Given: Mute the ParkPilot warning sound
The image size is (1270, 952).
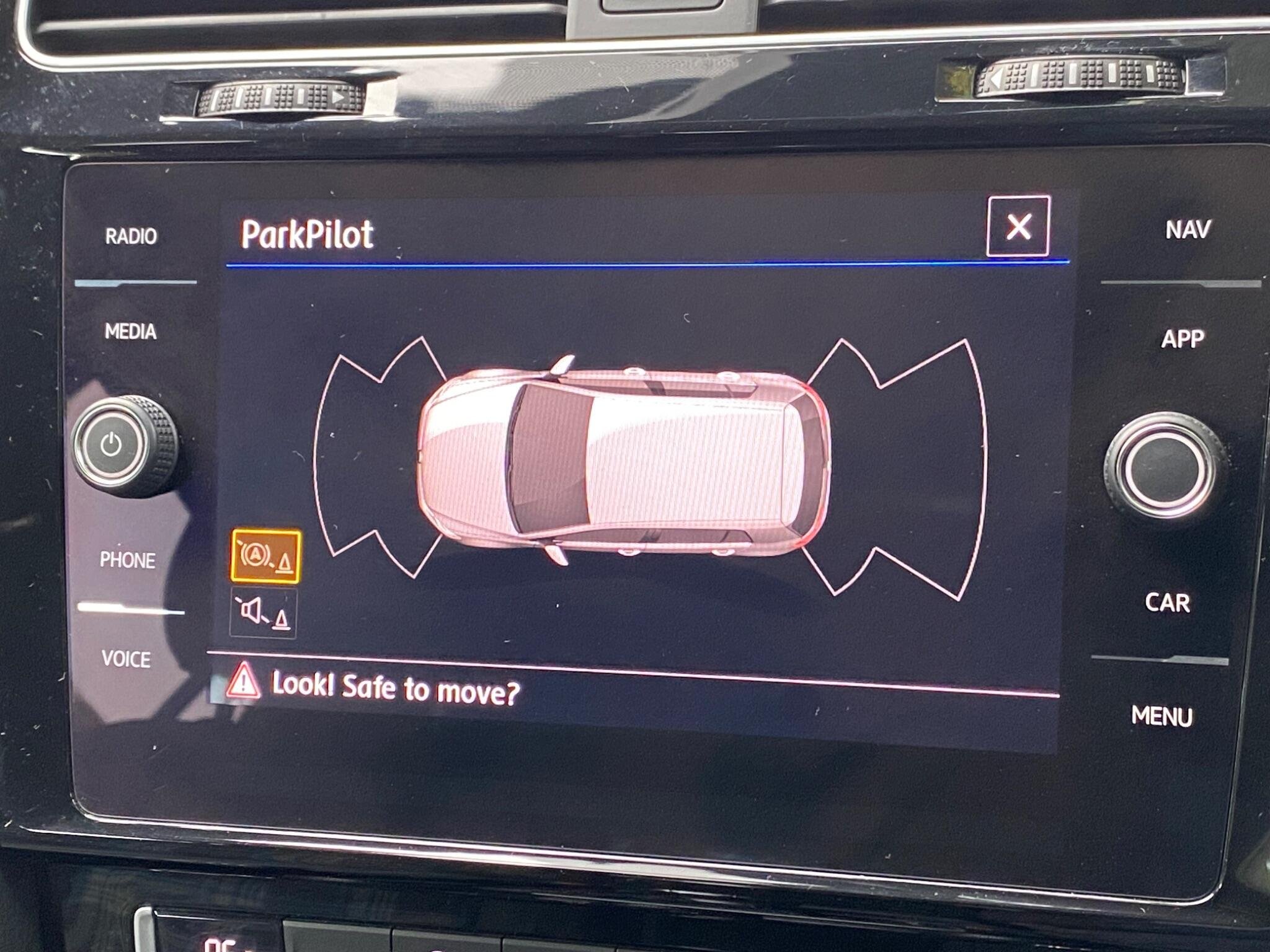Looking at the screenshot, I should pyautogui.click(x=264, y=614).
